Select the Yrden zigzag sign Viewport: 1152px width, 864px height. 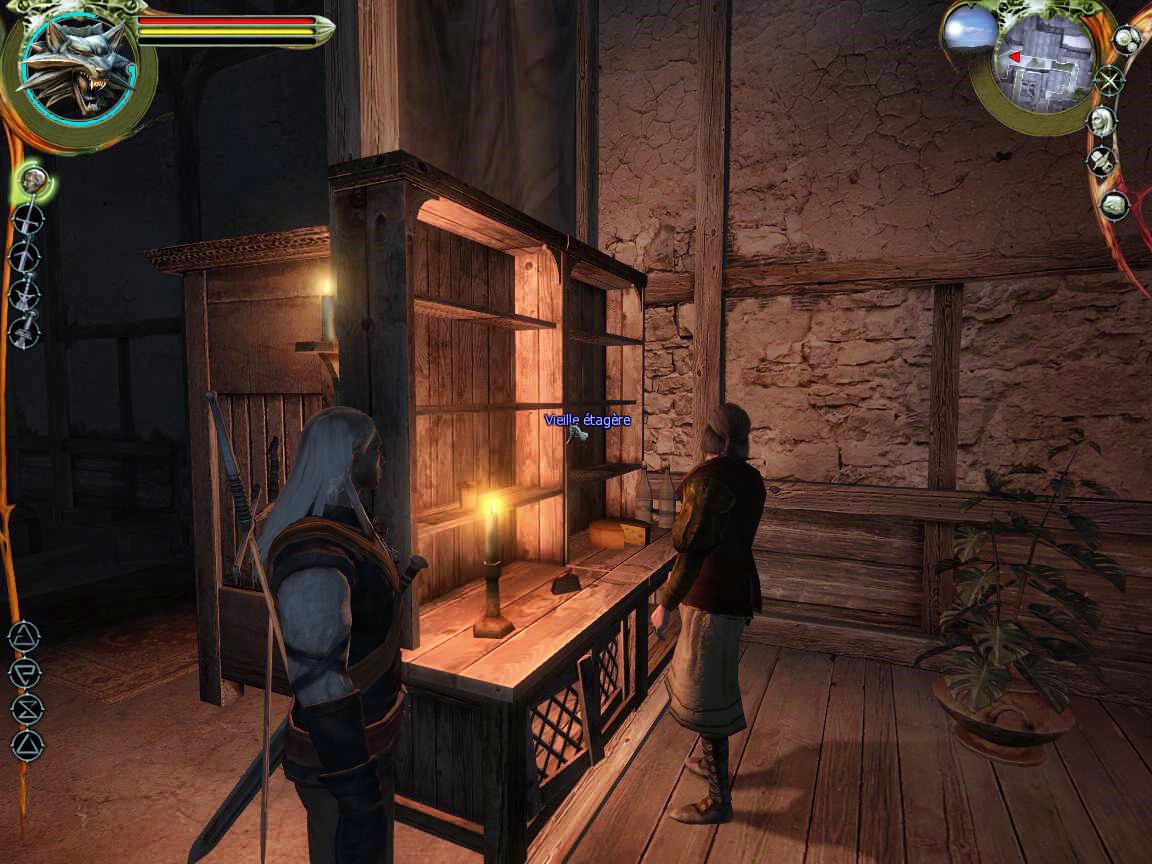(x=25, y=708)
